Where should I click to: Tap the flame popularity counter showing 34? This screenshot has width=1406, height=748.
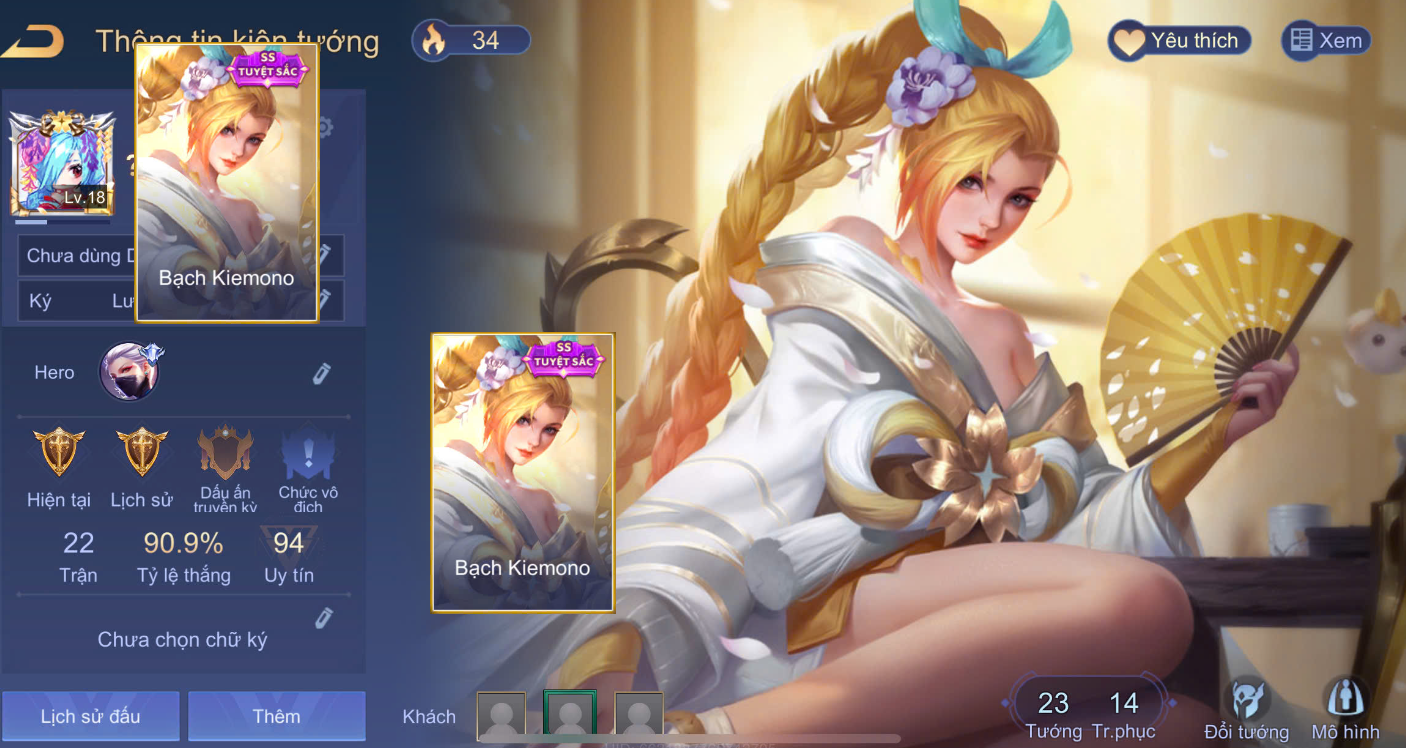[x=471, y=41]
